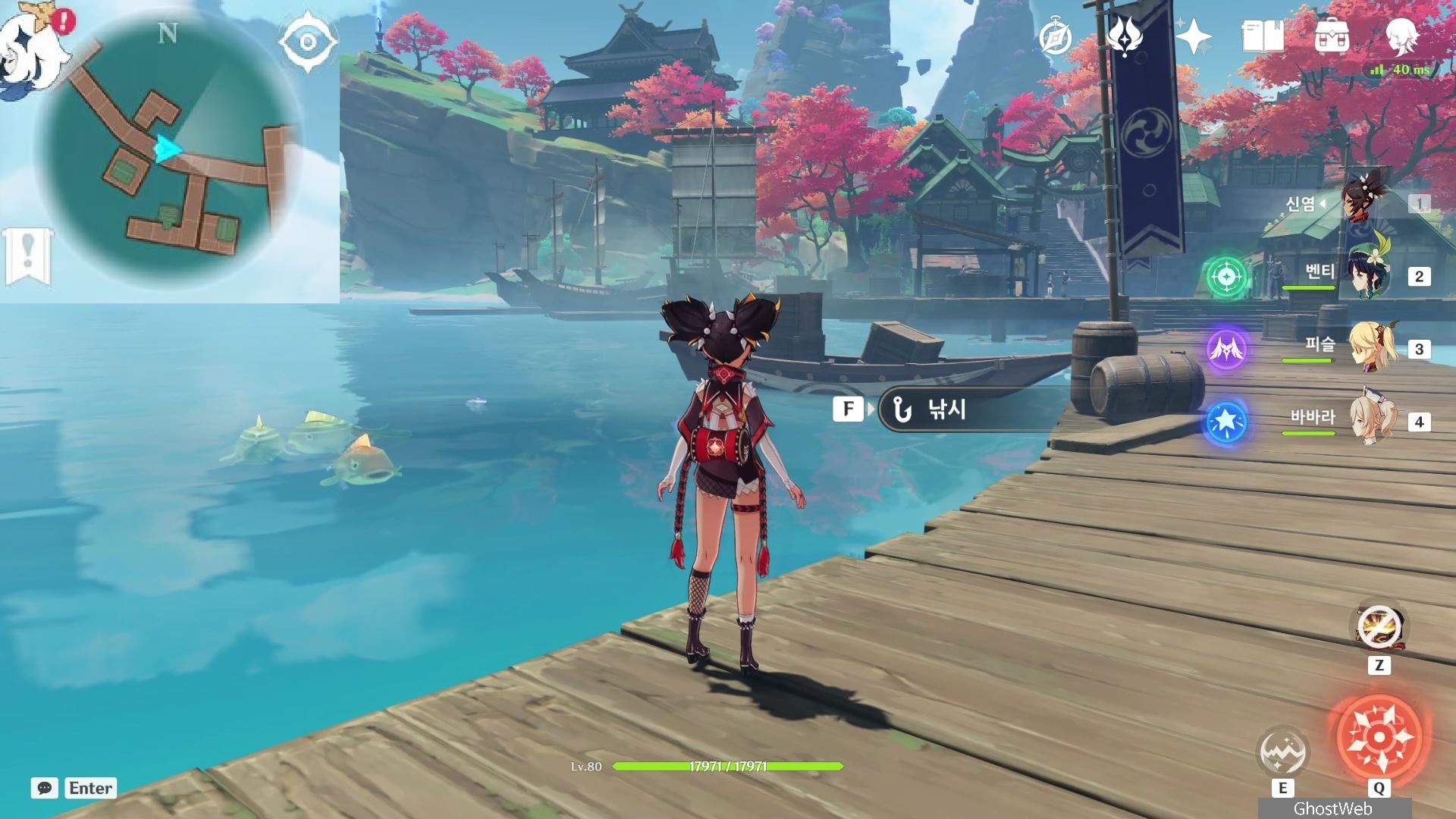Open the compass events icon
The width and height of the screenshot is (1456, 819).
1055,37
